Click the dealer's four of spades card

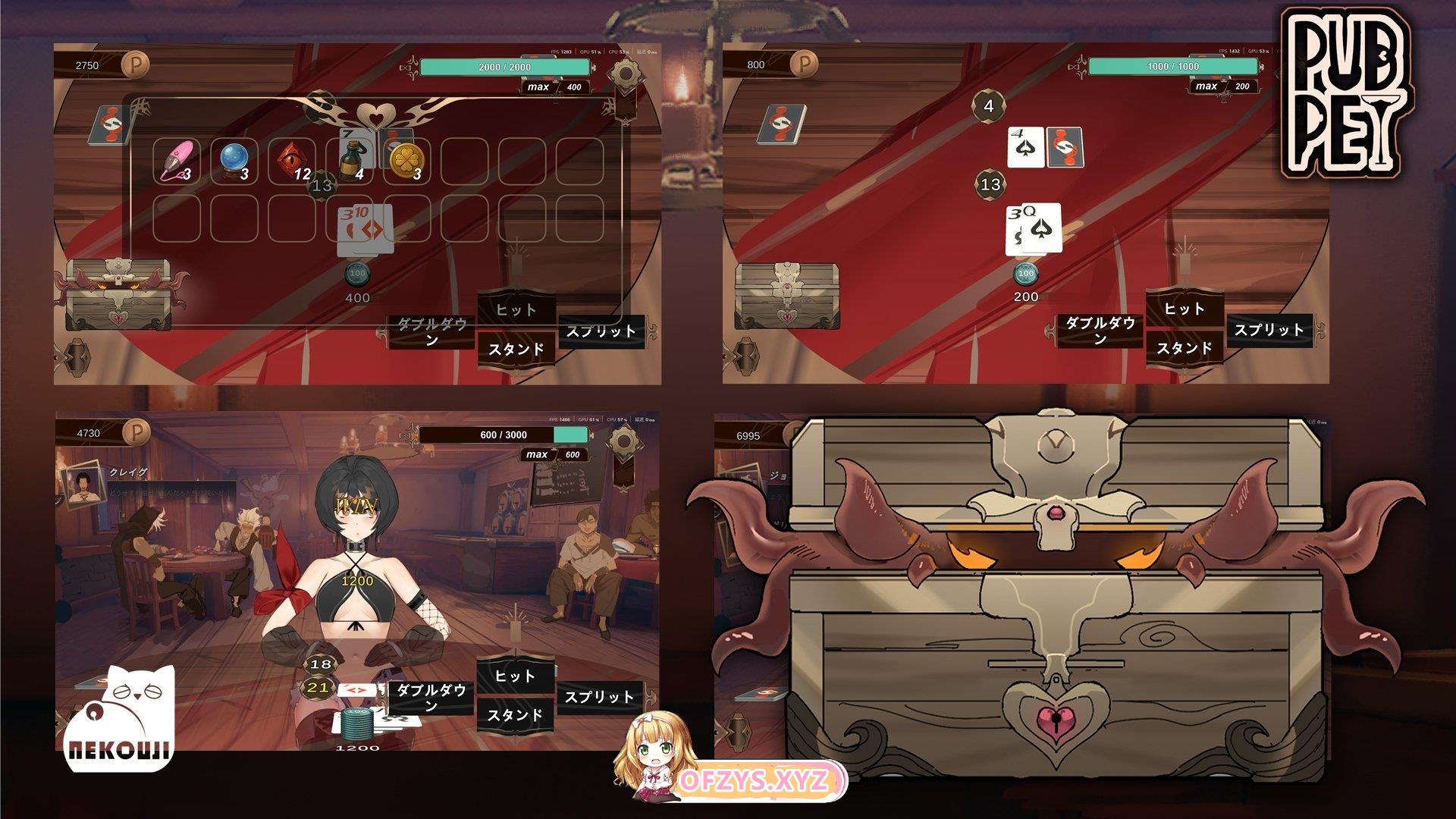click(1025, 147)
